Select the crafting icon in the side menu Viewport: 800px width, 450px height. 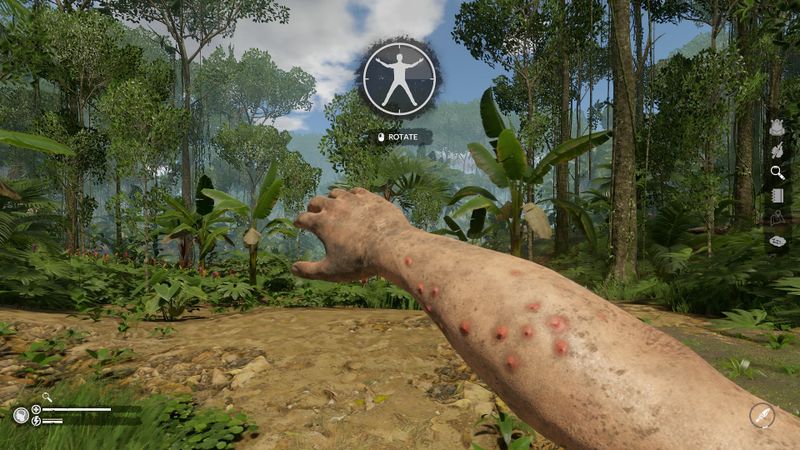point(777,150)
